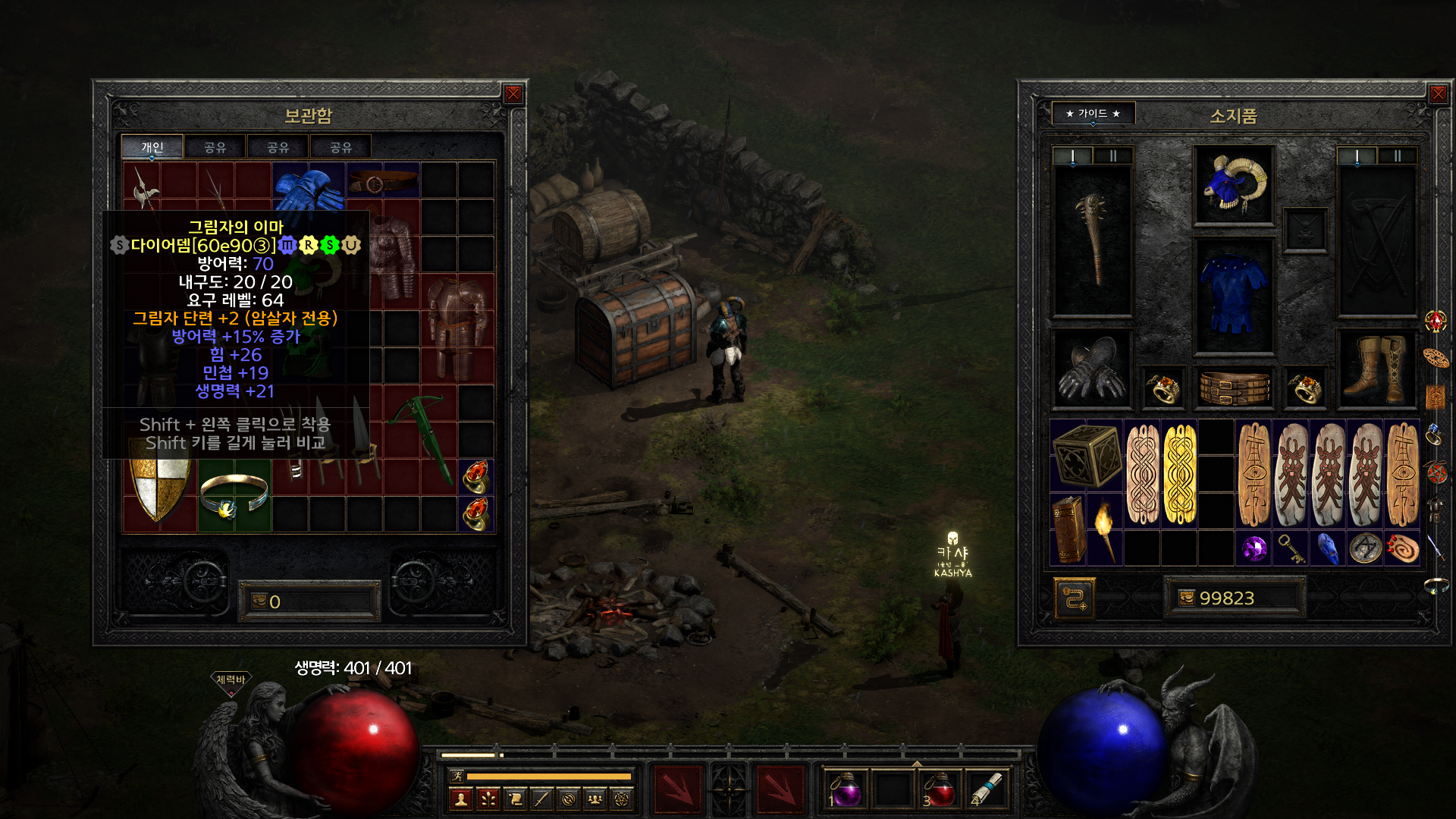This screenshot has height=819, width=1456.
Task: Click the equipped blue body armor
Action: point(1234,296)
